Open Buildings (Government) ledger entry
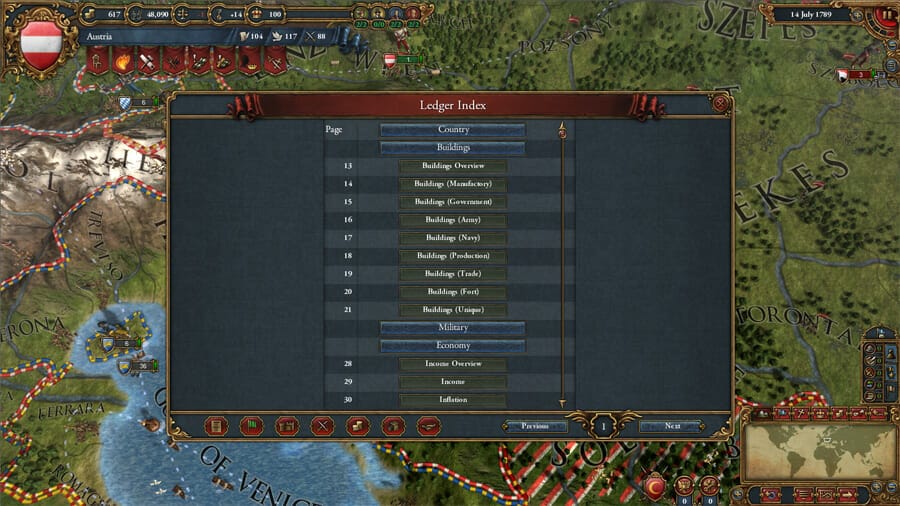The image size is (900, 506). click(453, 202)
